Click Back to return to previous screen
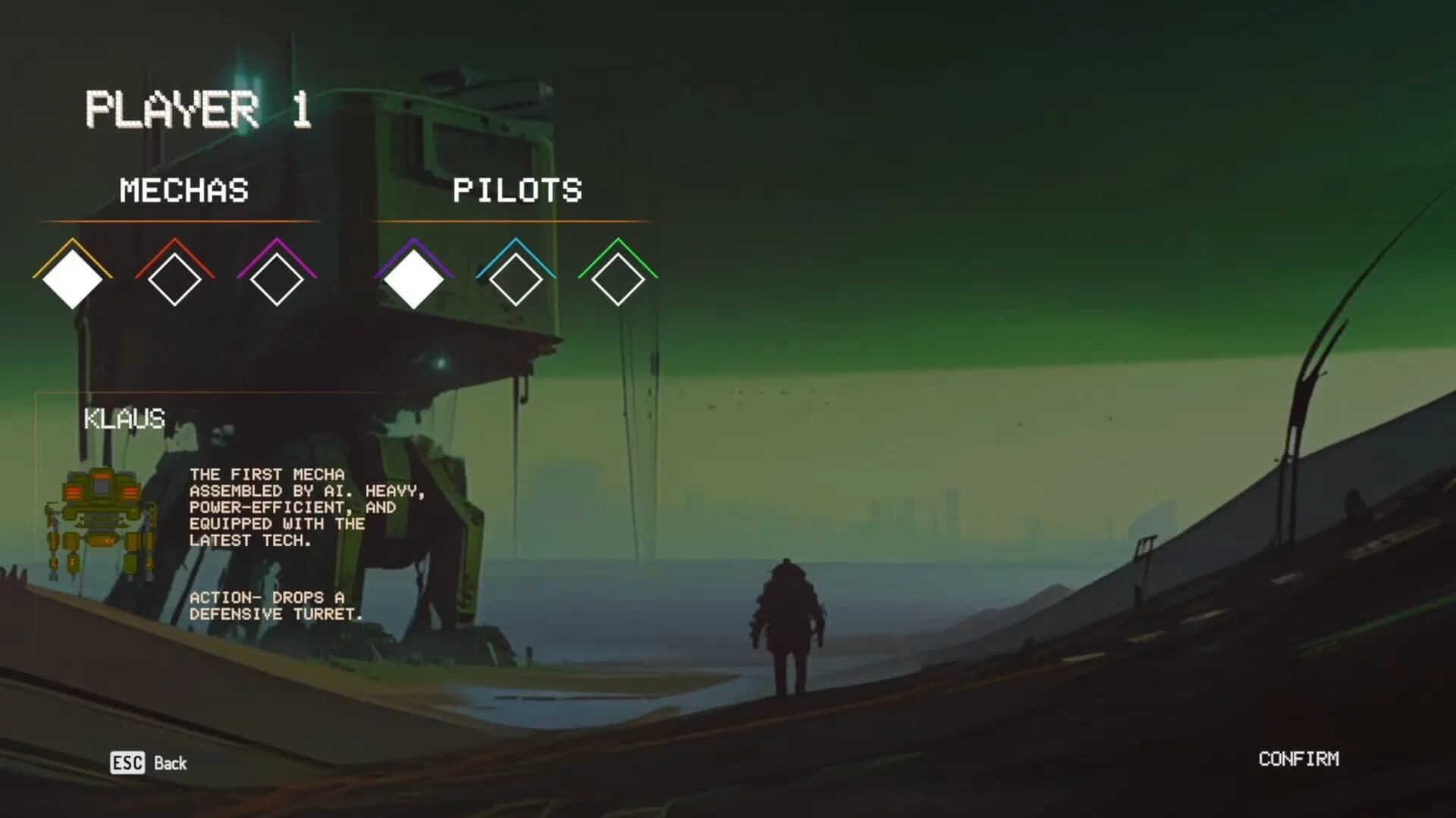The height and width of the screenshot is (818, 1456). (171, 763)
